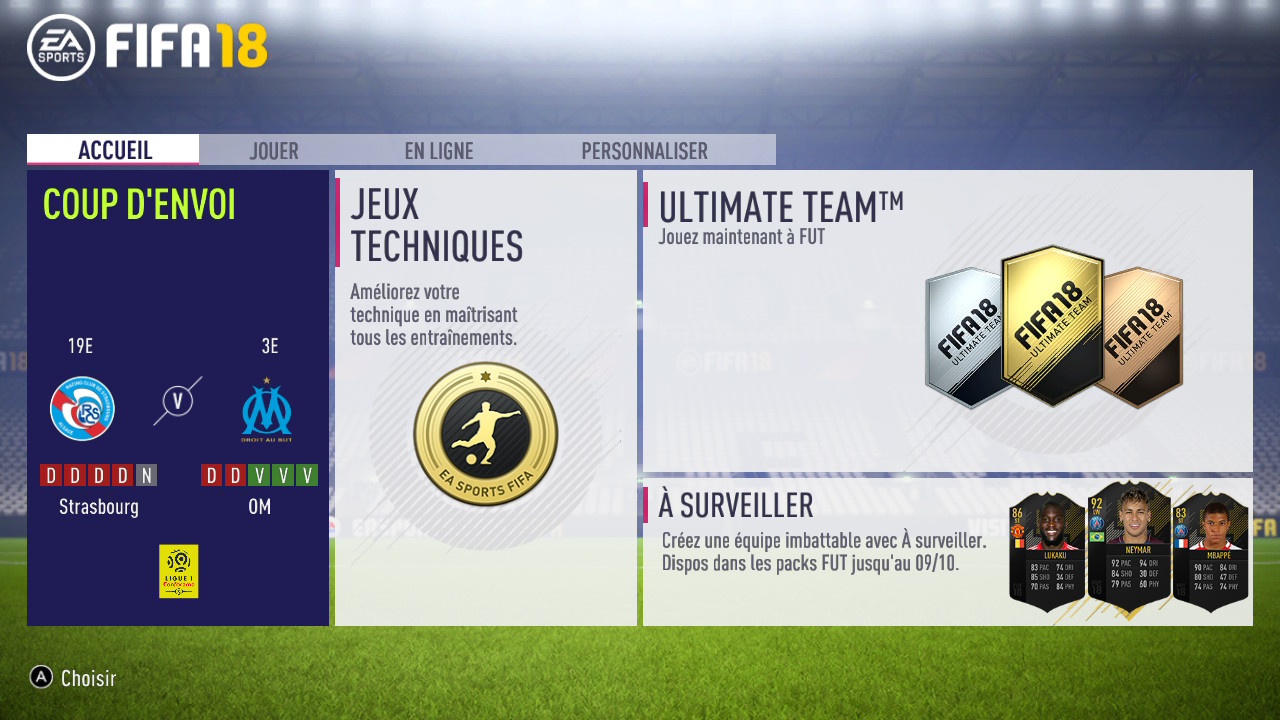Select the versus match indicator between crests

pos(176,398)
